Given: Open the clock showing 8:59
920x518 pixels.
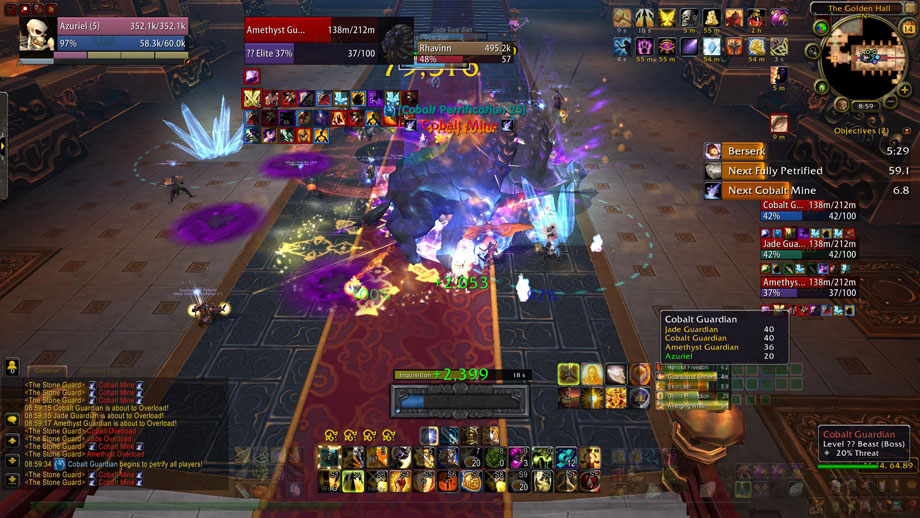Looking at the screenshot, I should [865, 105].
